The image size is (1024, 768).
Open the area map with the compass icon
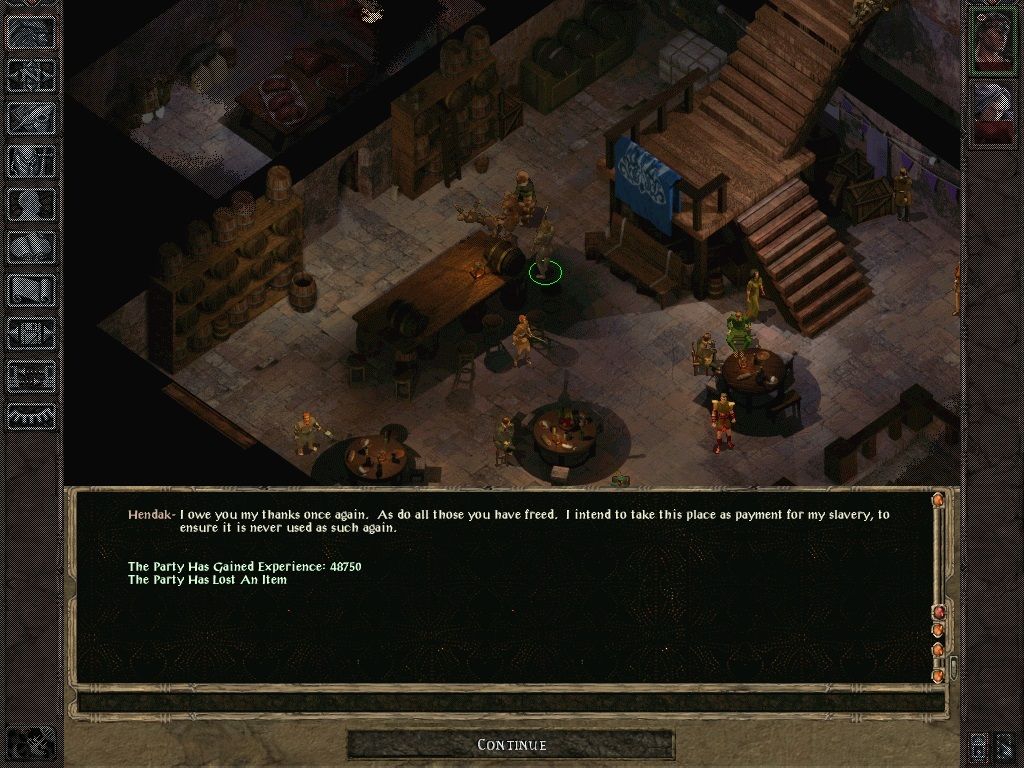pyautogui.click(x=31, y=74)
